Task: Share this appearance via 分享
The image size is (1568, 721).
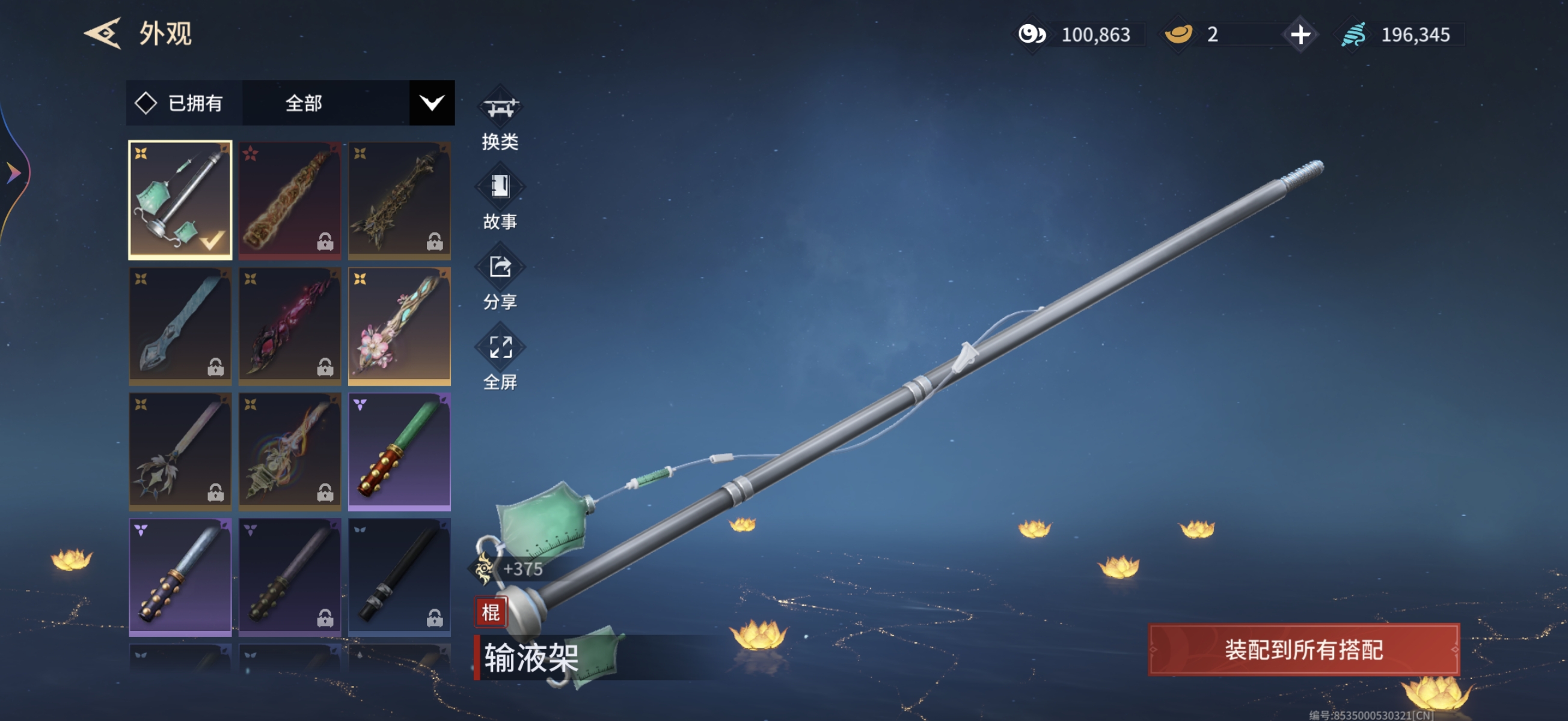Action: (500, 282)
